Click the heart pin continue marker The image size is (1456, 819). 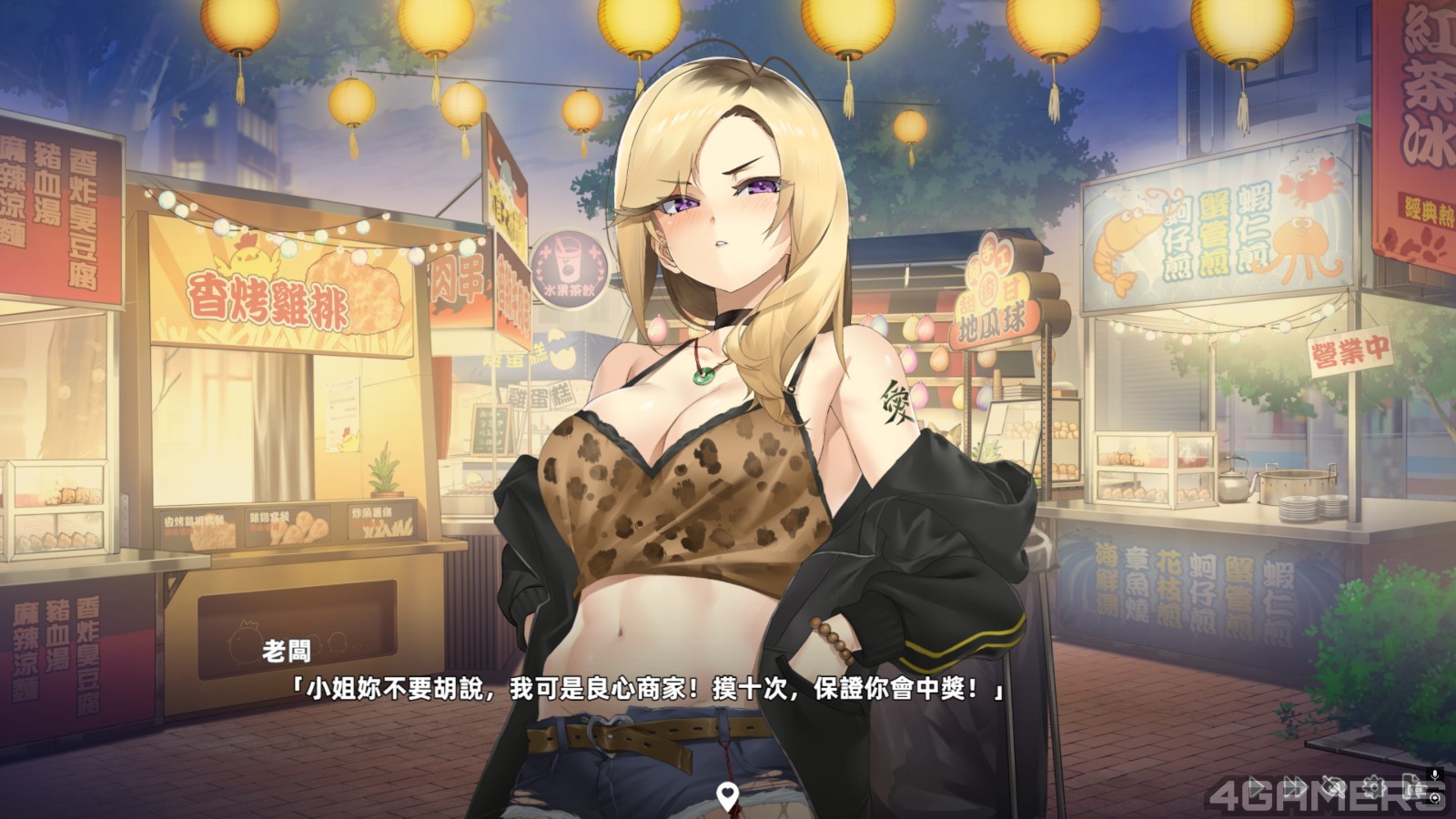(726, 796)
